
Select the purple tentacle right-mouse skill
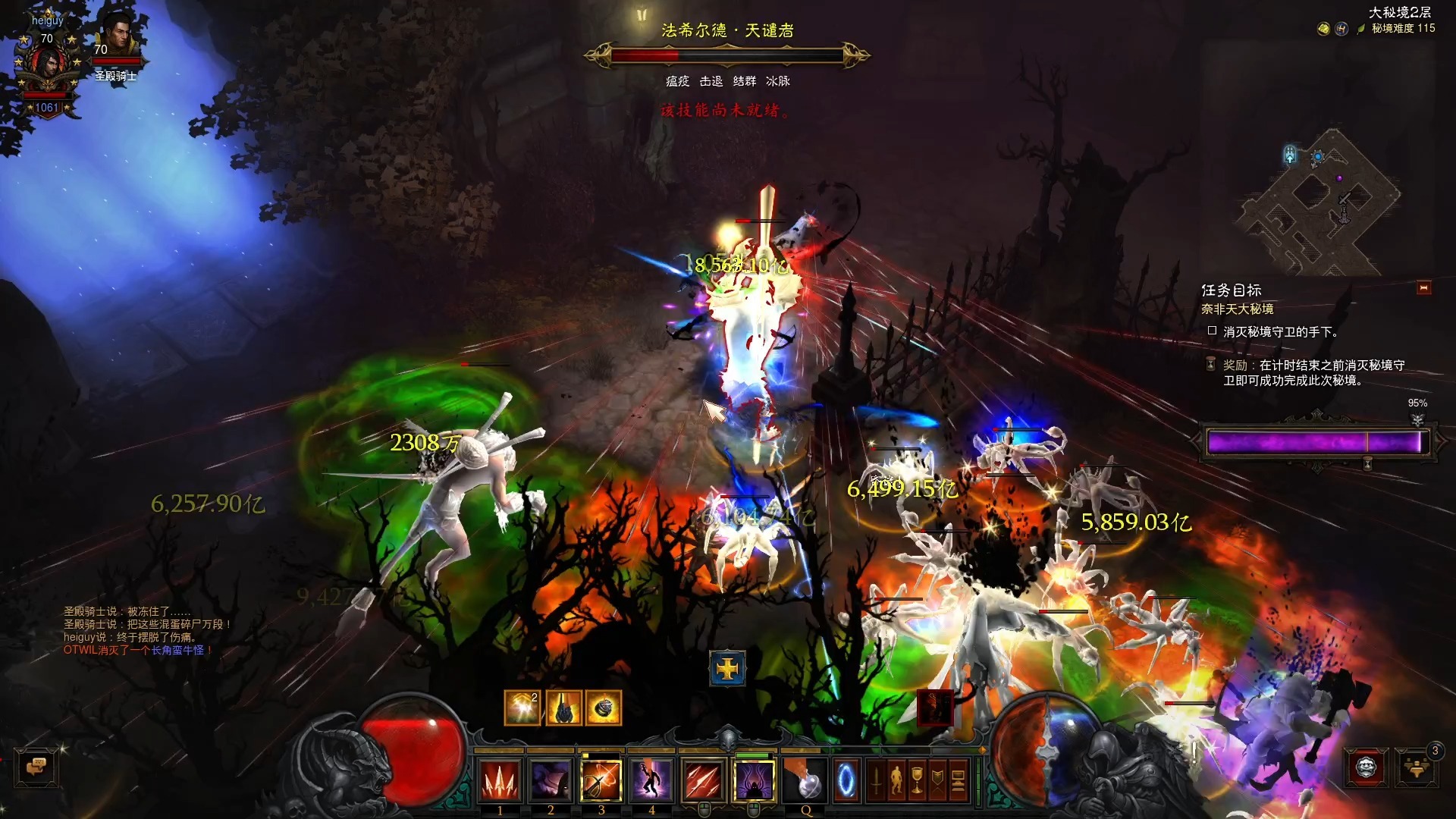point(754,780)
